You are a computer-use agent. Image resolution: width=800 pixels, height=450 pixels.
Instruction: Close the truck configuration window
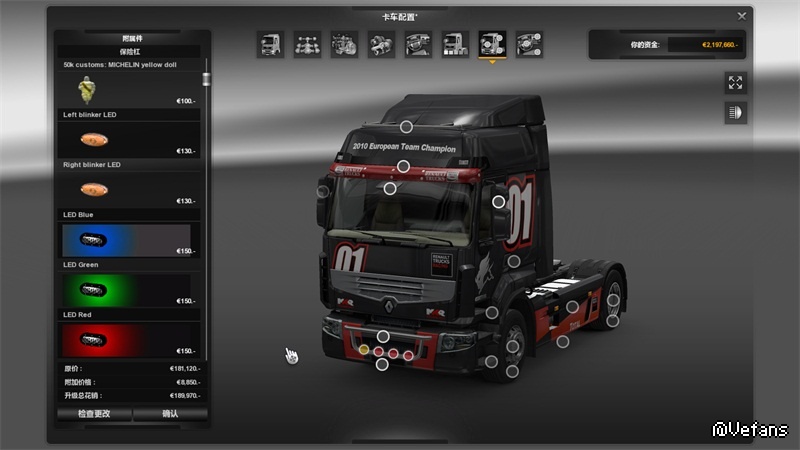coord(741,16)
